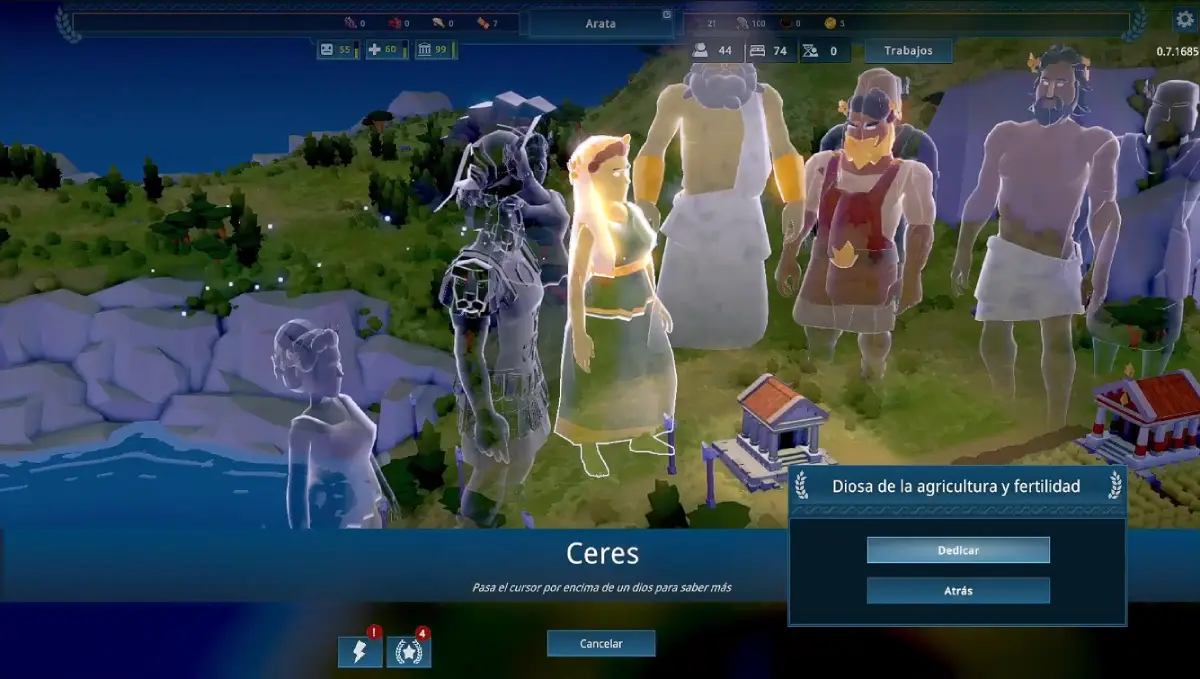The height and width of the screenshot is (679, 1200).
Task: Click the Arata city name banner
Action: tap(600, 23)
